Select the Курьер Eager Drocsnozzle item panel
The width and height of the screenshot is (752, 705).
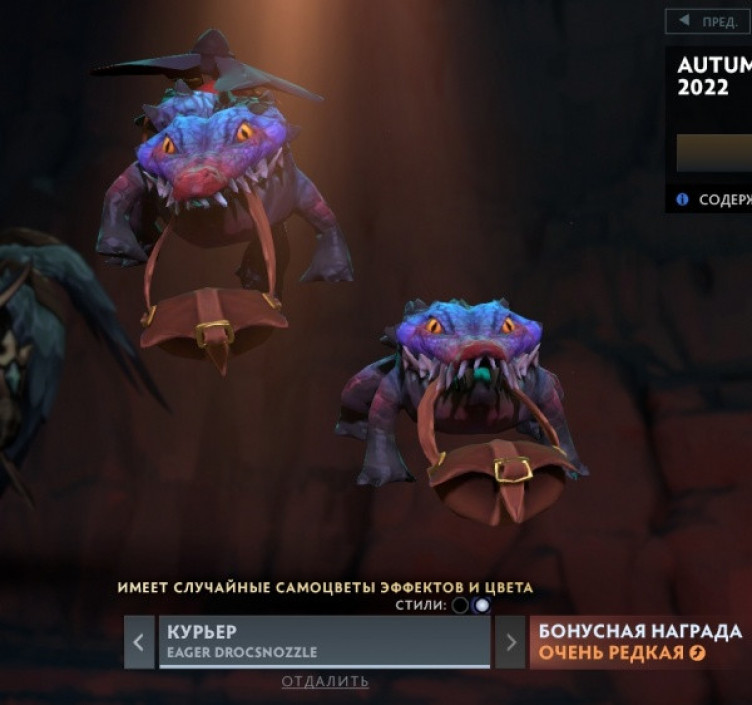(x=324, y=641)
